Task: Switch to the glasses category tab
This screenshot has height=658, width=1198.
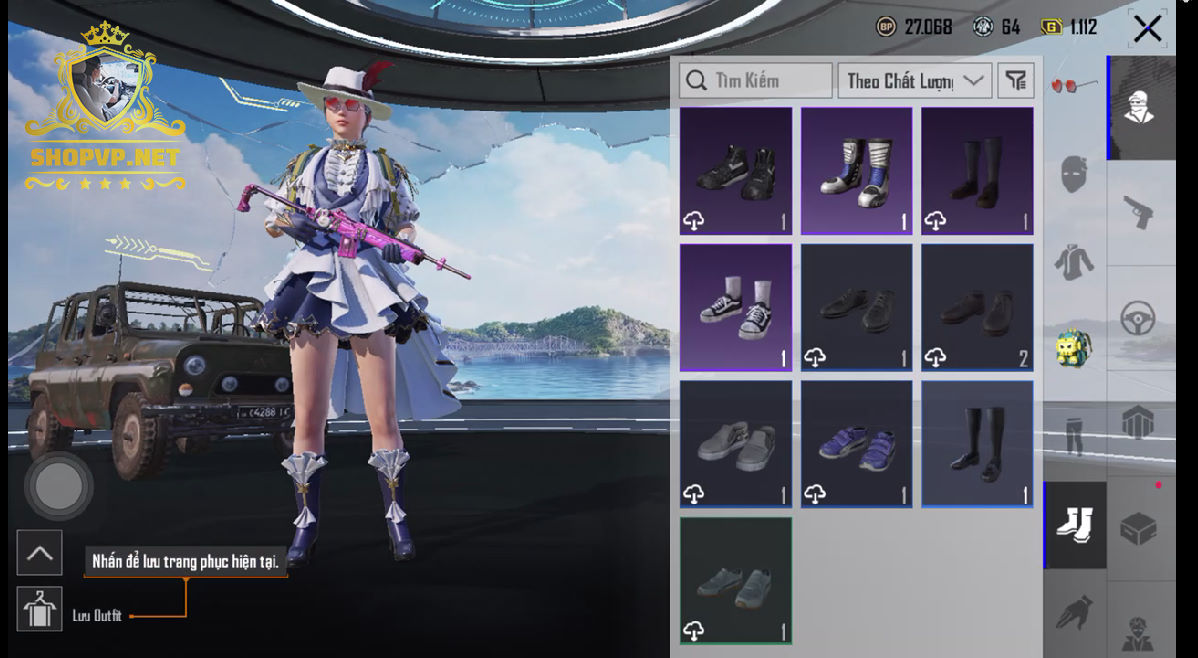Action: [x=1074, y=87]
